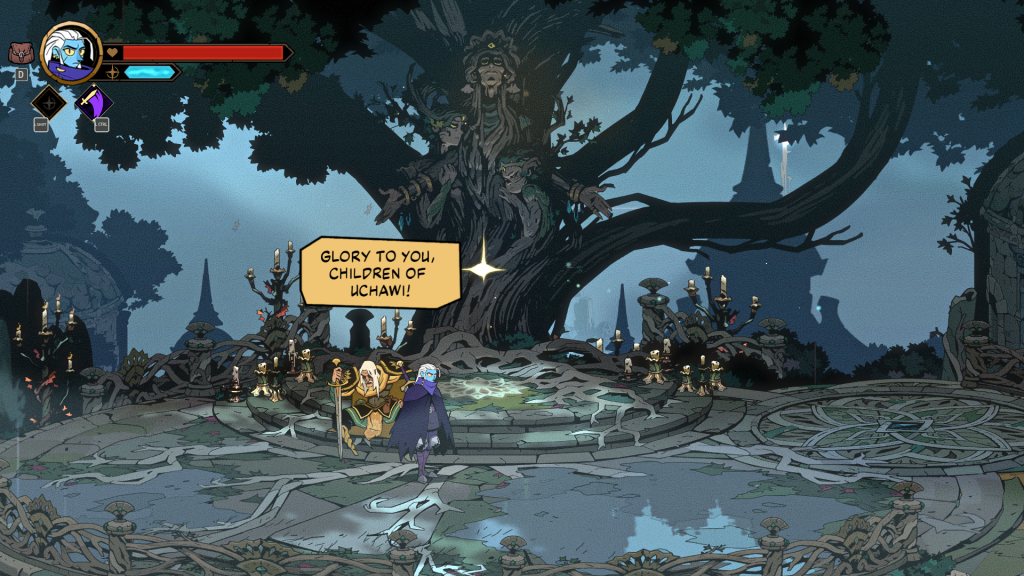
Task: Open the leather bag inventory icon
Action: pos(20,53)
